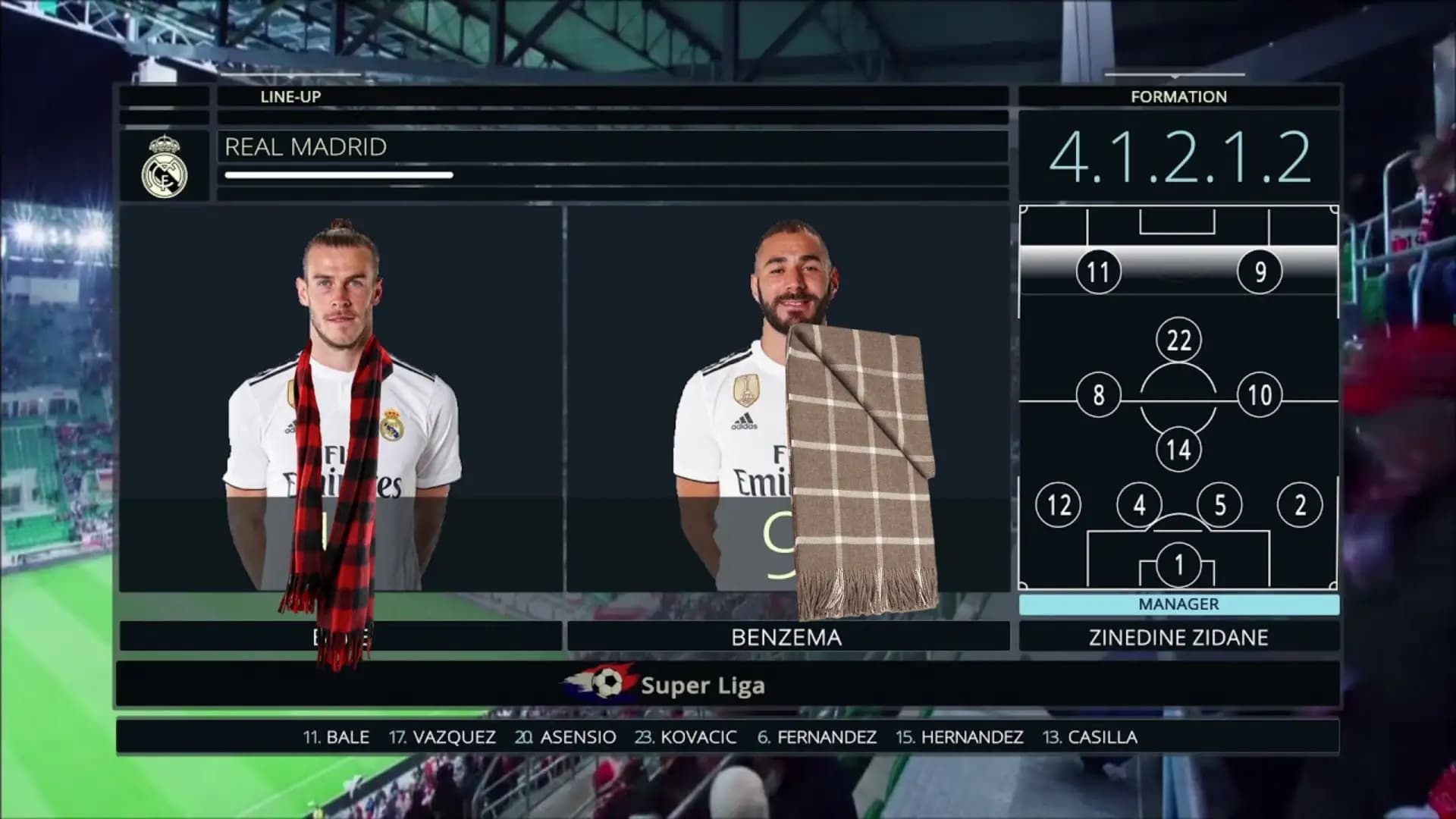
Task: Select number 12 left-back marker
Action: pyautogui.click(x=1059, y=504)
